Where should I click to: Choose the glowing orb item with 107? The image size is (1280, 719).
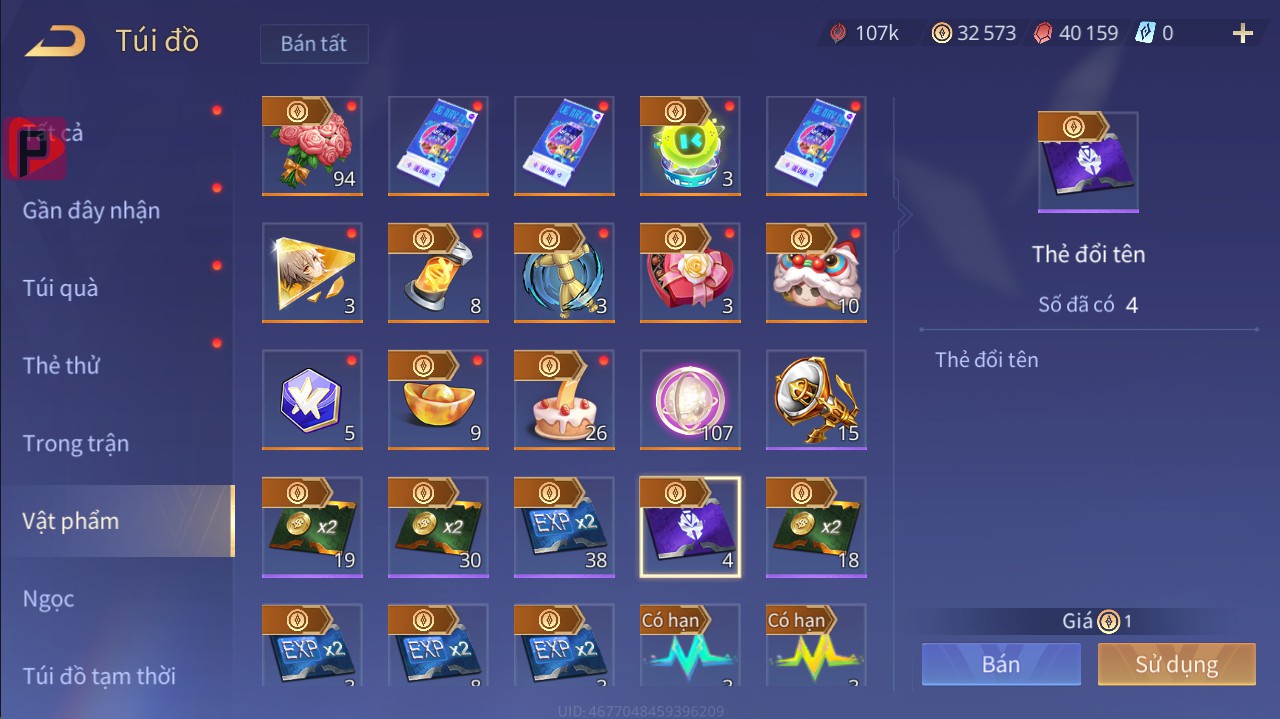pyautogui.click(x=690, y=399)
